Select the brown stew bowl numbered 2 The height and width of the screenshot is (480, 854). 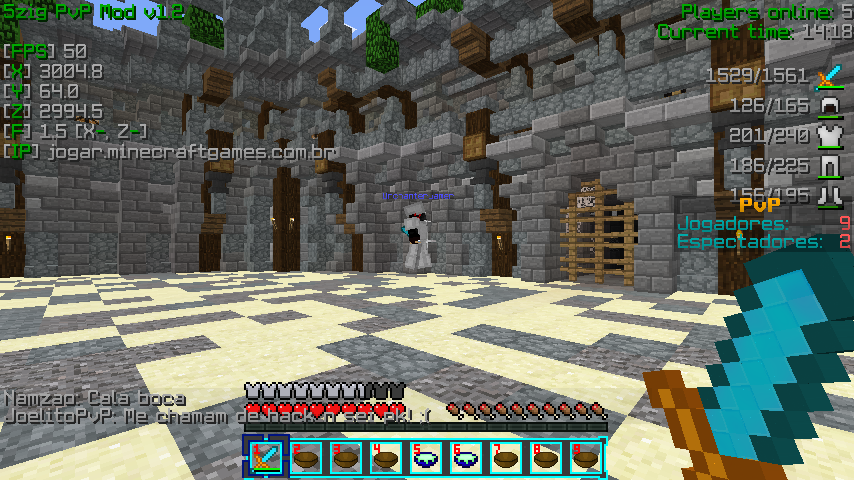pos(306,457)
